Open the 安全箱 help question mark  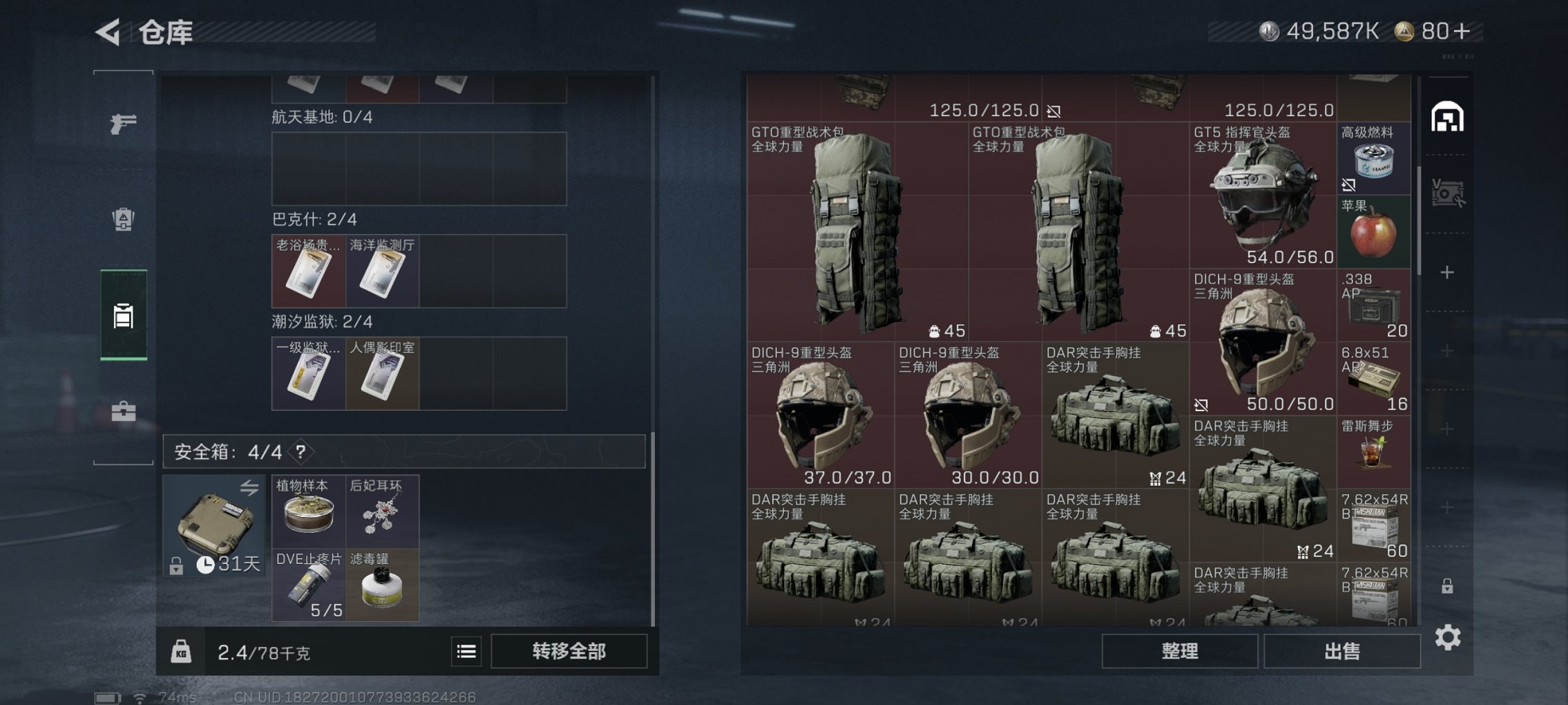pos(302,451)
